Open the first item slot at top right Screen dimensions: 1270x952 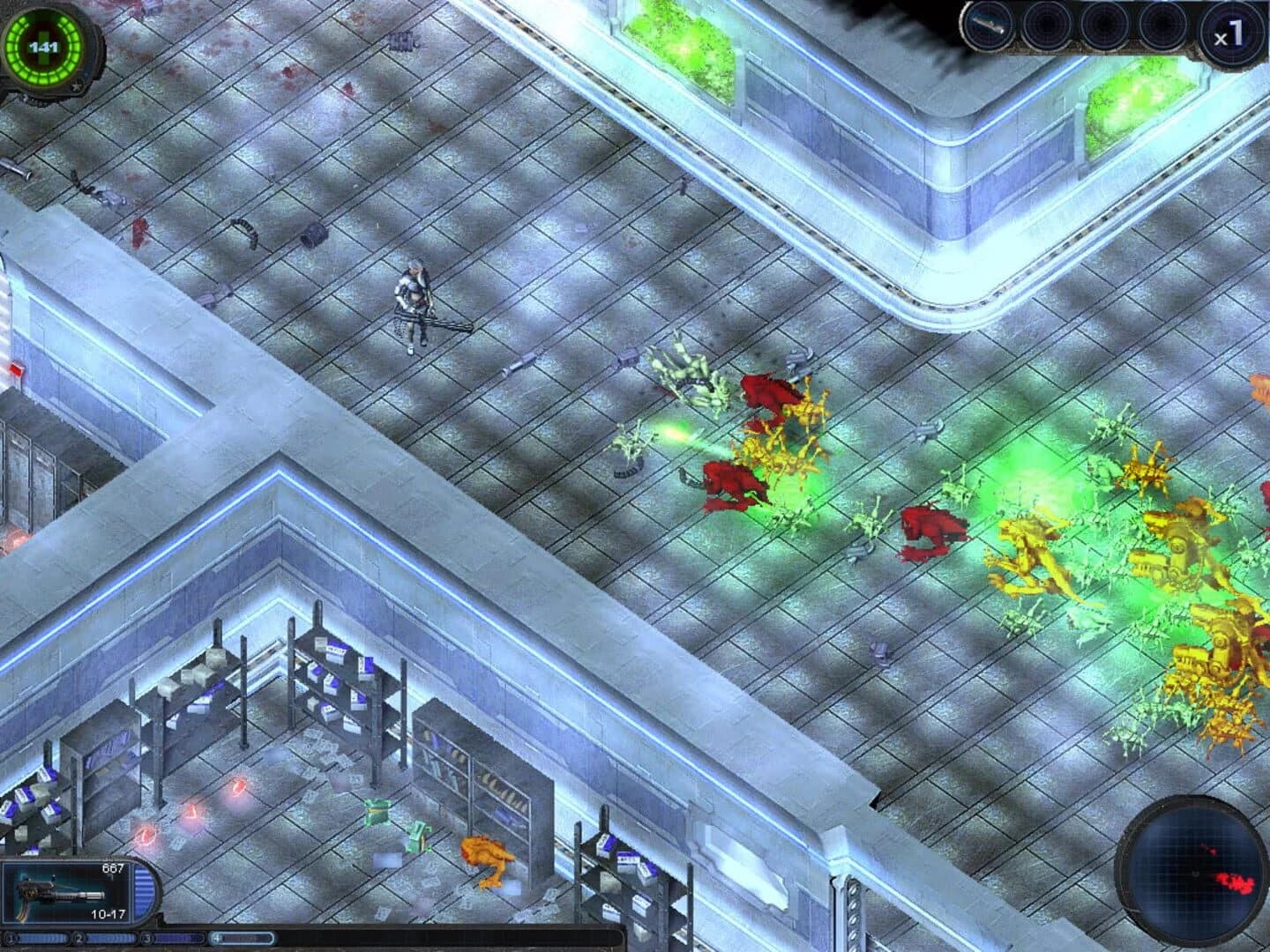tap(987, 24)
